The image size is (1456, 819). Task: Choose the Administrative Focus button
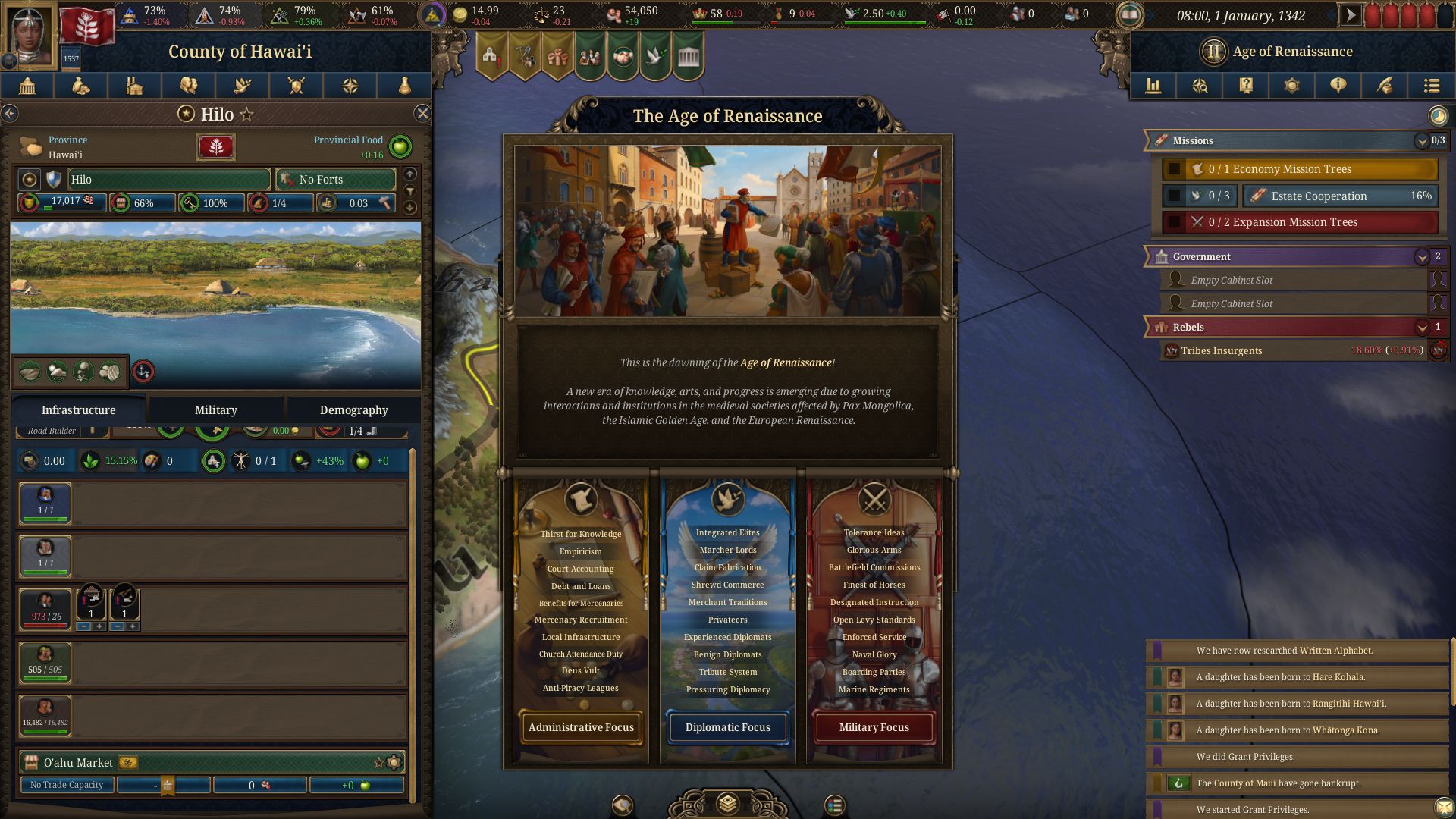pos(581,727)
